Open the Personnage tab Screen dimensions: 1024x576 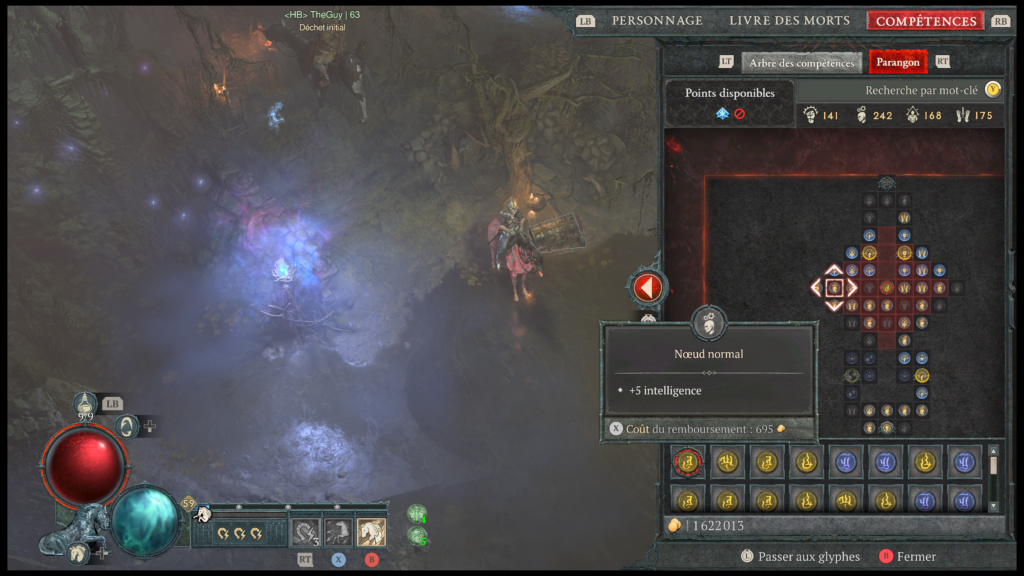(657, 21)
